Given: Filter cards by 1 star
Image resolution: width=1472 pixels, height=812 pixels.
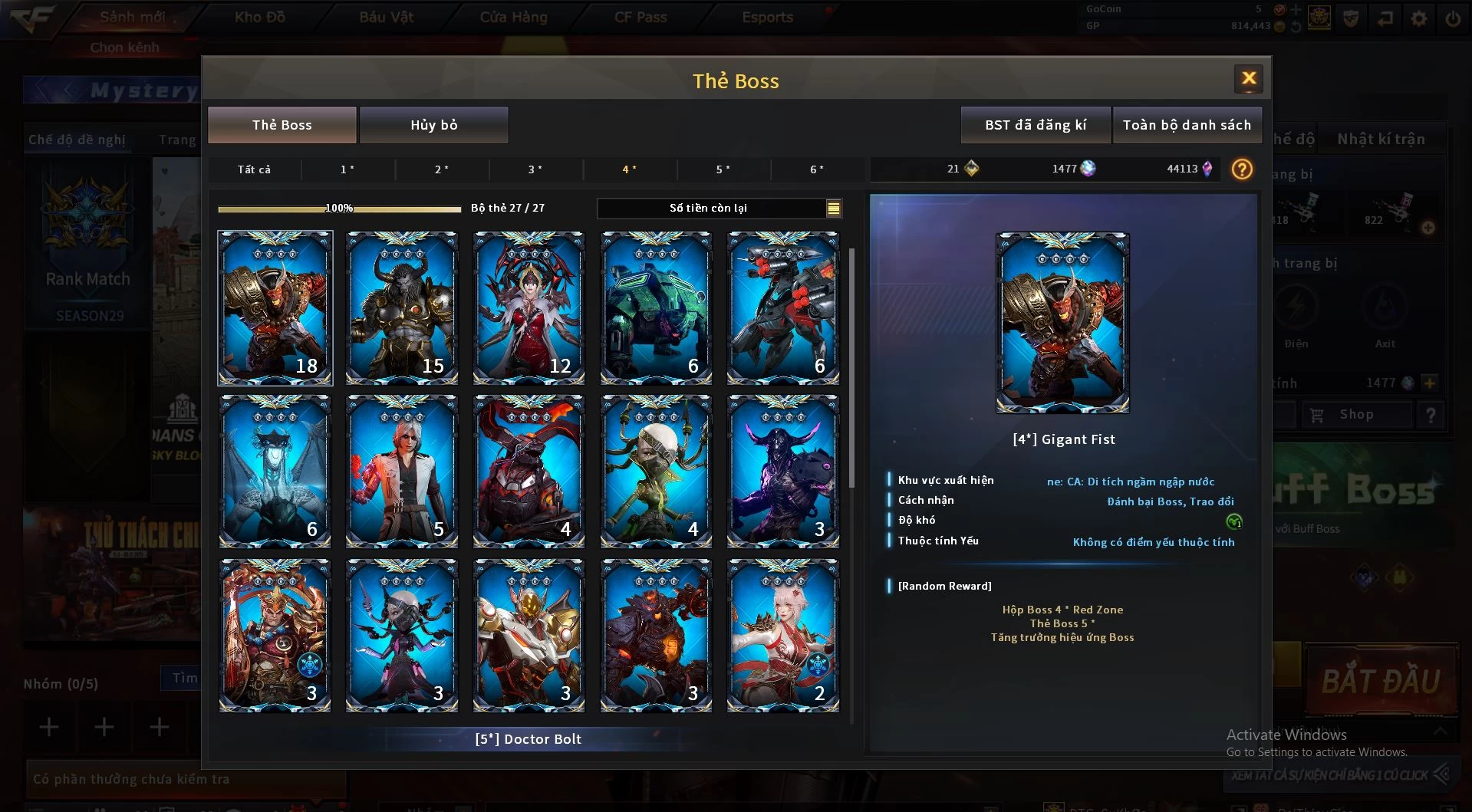Looking at the screenshot, I should pos(347,169).
